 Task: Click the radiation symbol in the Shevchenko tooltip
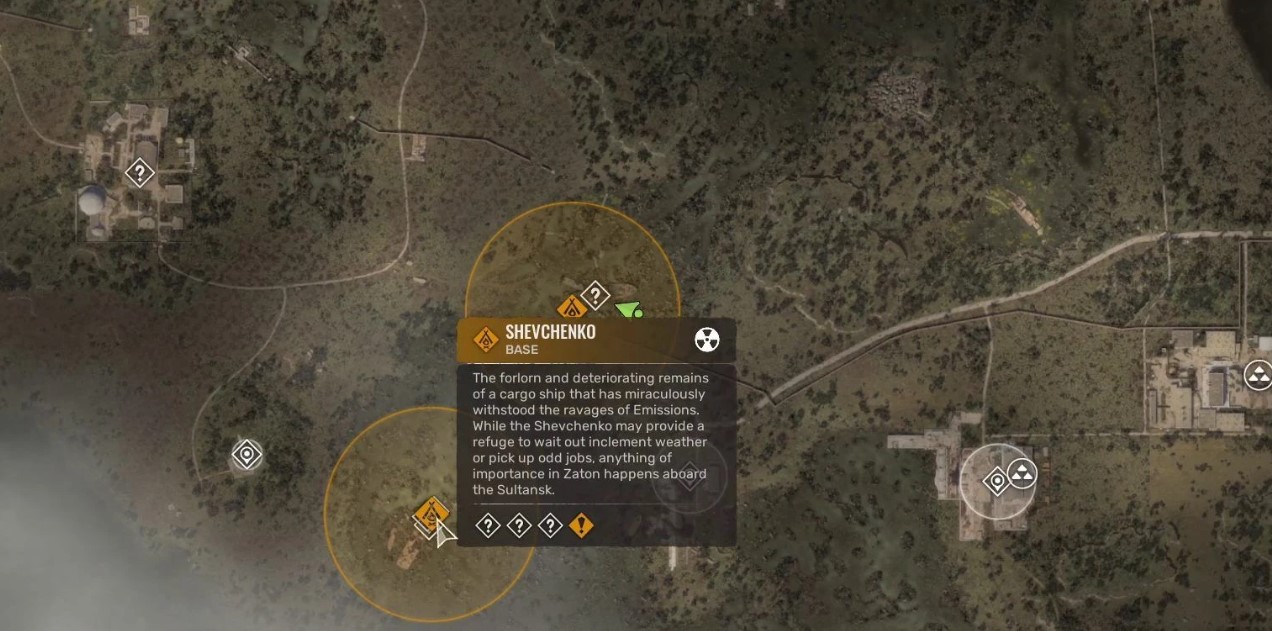click(x=707, y=340)
